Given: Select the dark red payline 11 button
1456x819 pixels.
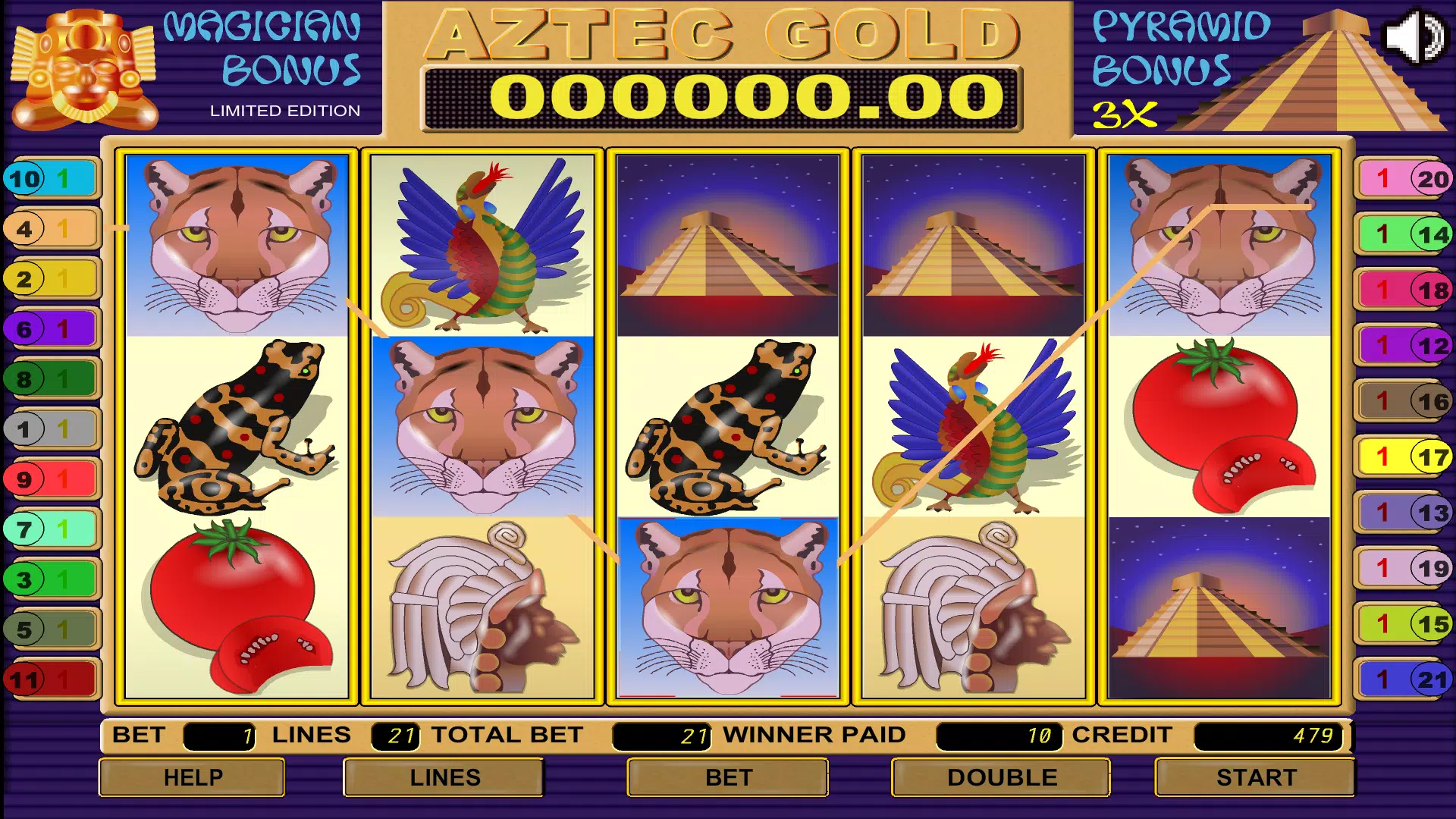Looking at the screenshot, I should click(52, 679).
